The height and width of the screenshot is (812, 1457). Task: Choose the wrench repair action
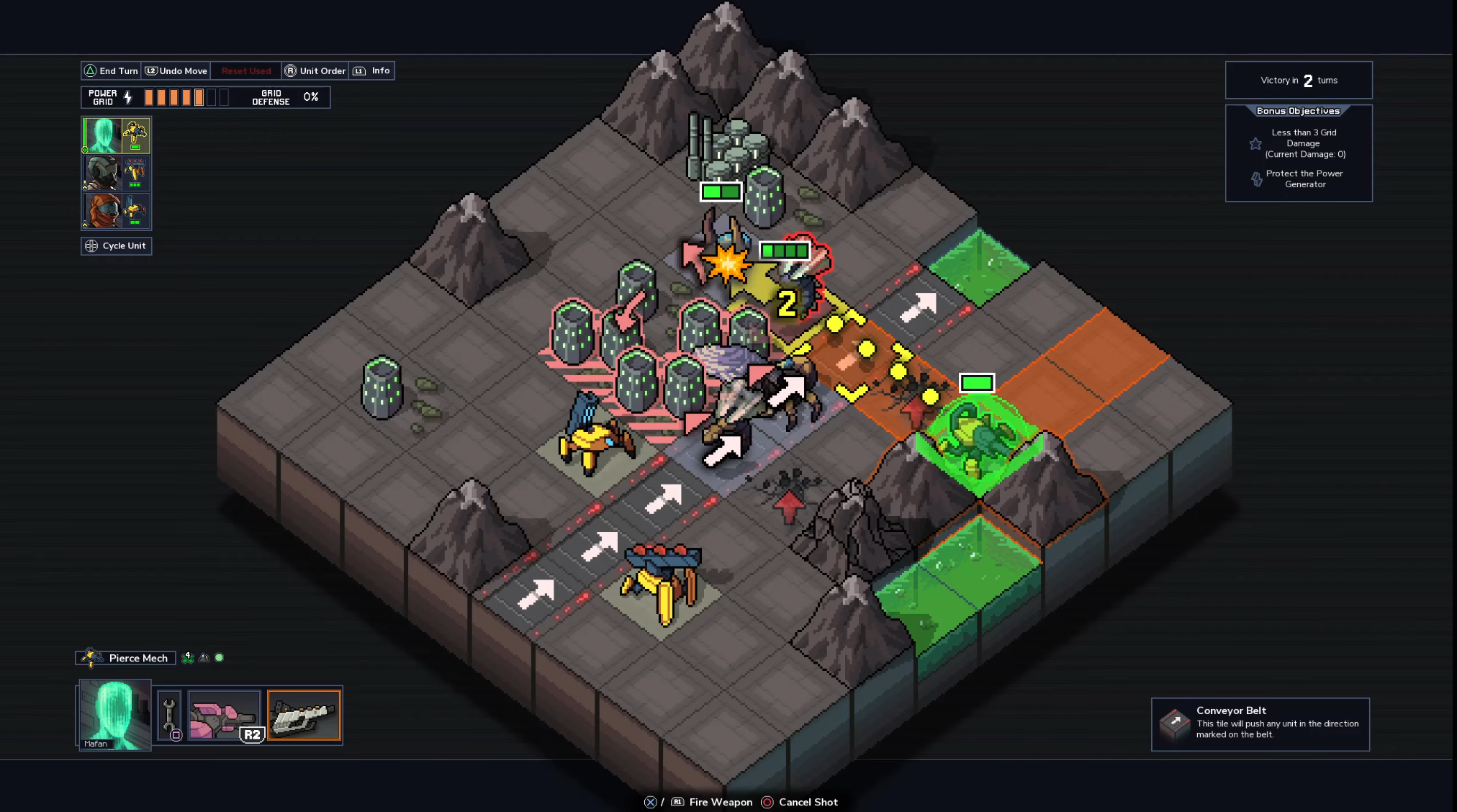170,716
